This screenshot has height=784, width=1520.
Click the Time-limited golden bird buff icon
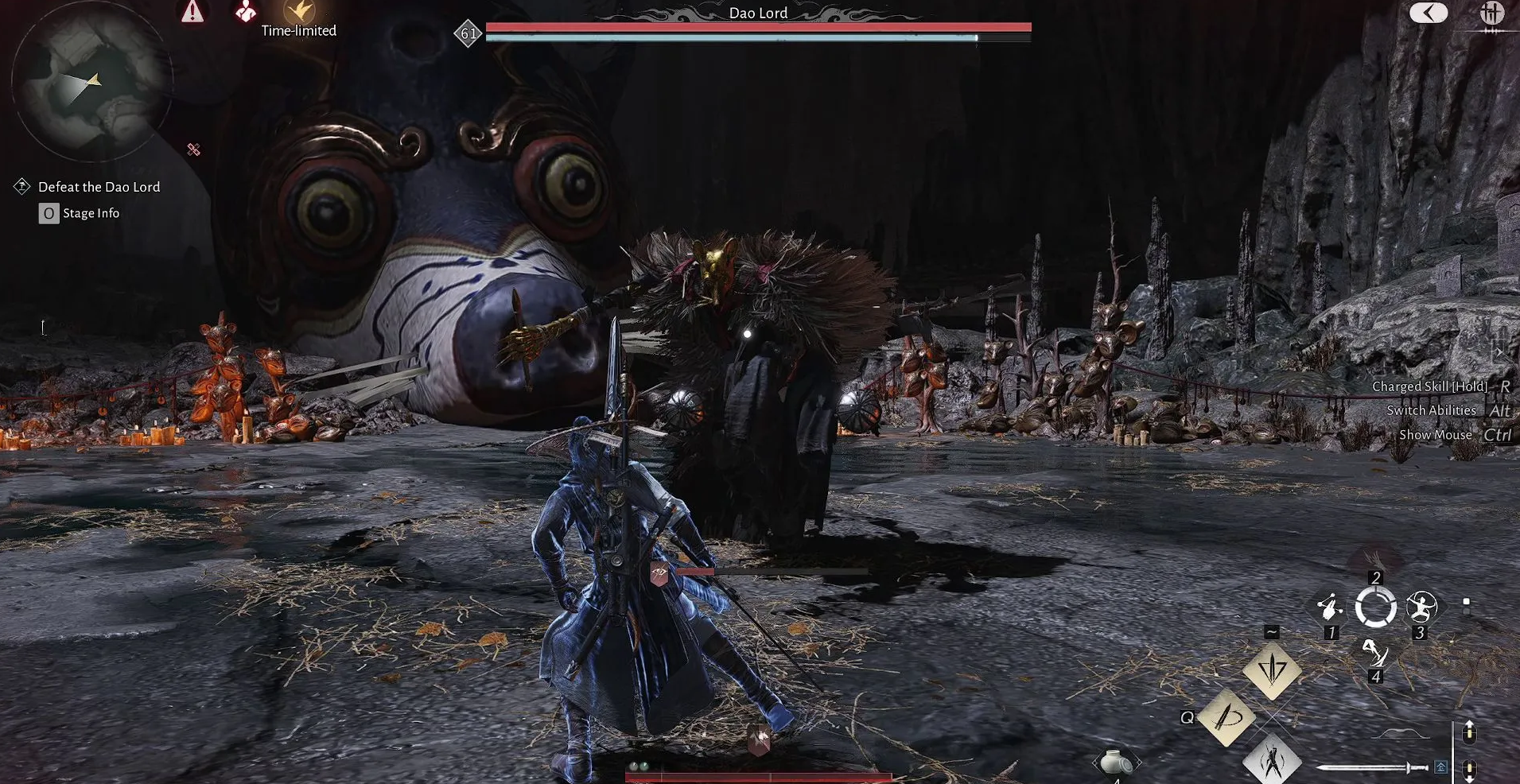point(300,11)
